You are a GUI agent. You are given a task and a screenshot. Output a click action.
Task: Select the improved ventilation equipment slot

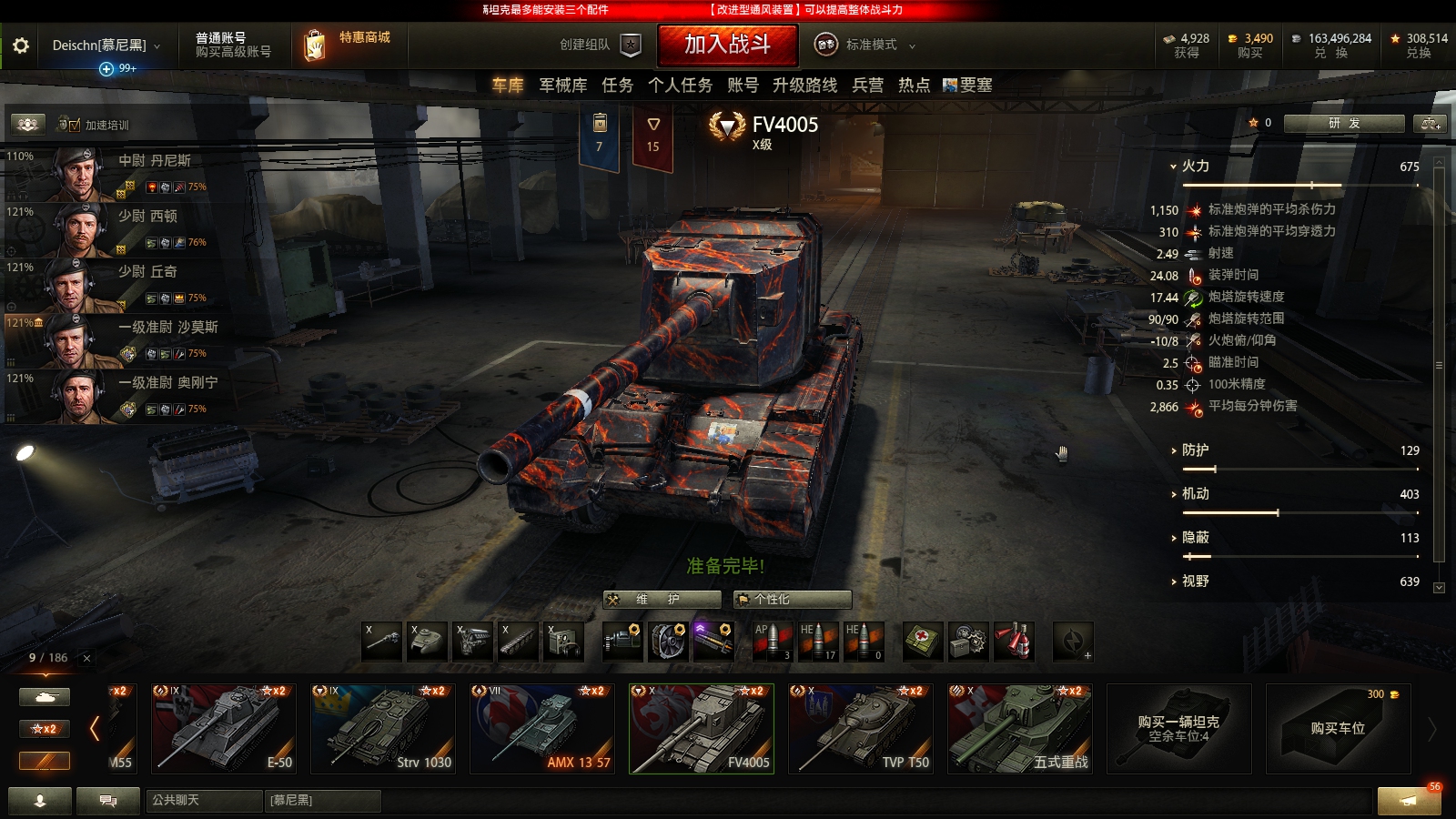666,642
